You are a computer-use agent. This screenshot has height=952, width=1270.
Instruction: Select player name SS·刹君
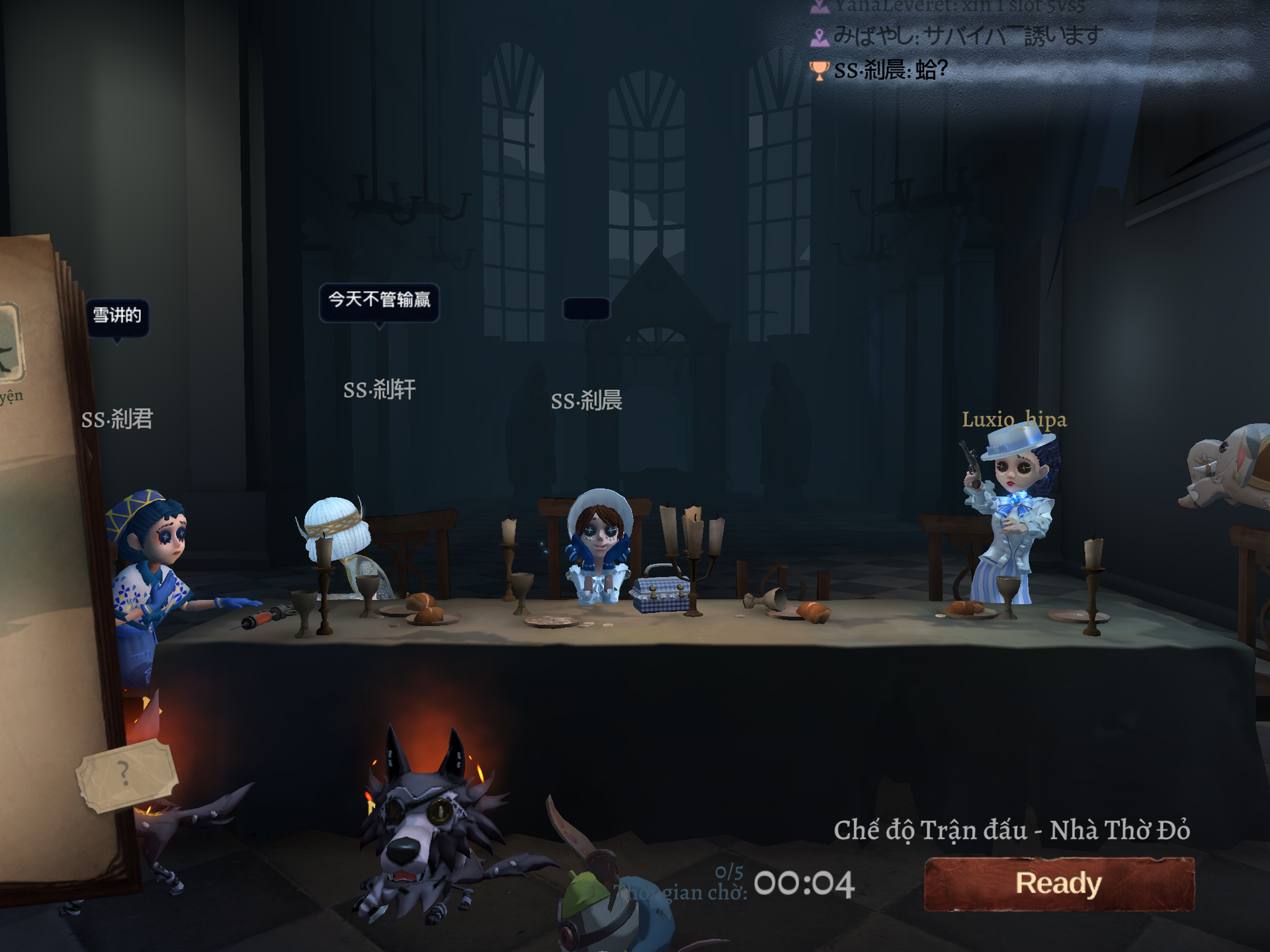pos(117,419)
